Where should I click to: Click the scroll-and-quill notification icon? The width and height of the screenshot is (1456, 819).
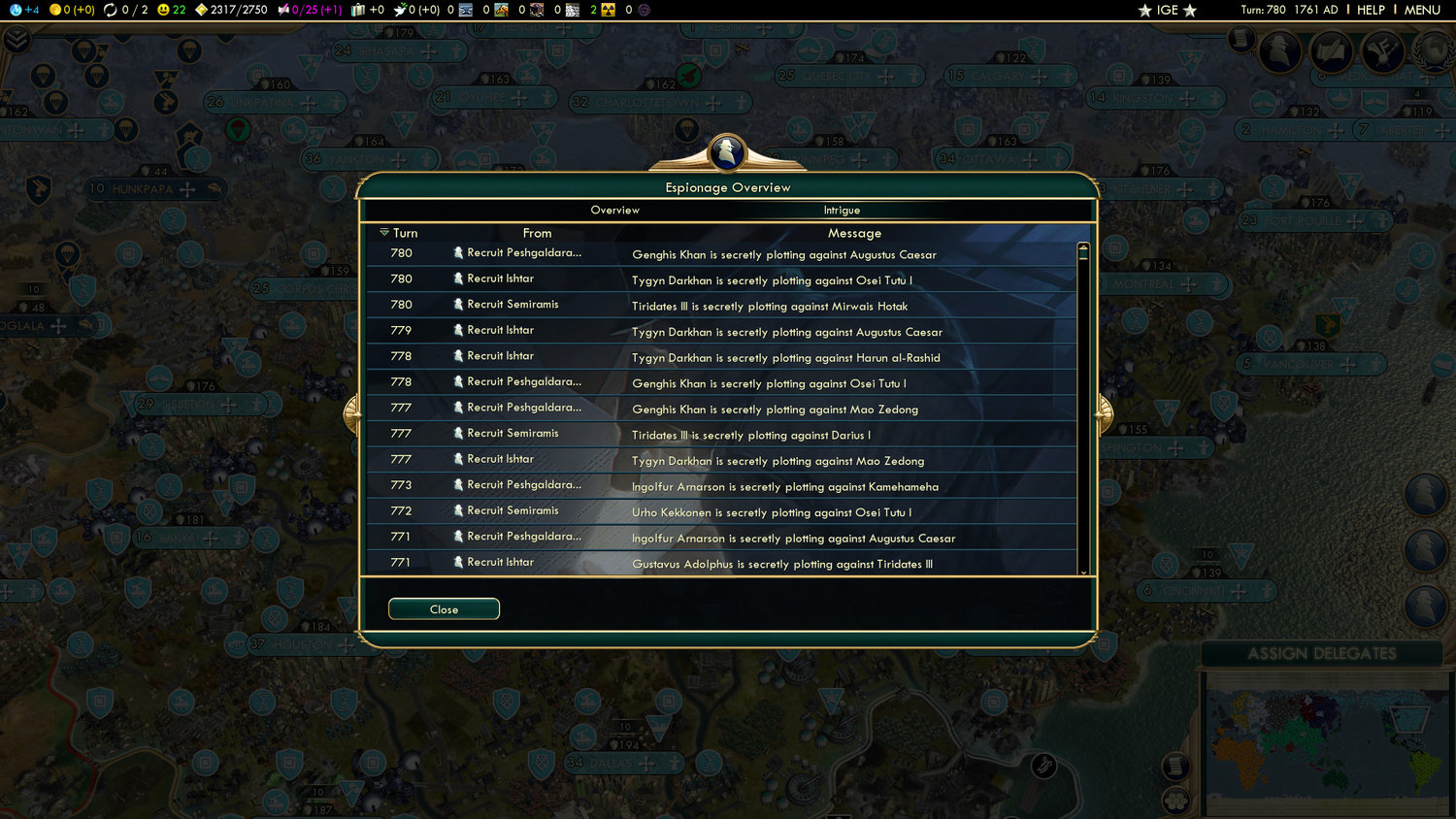click(x=1330, y=51)
